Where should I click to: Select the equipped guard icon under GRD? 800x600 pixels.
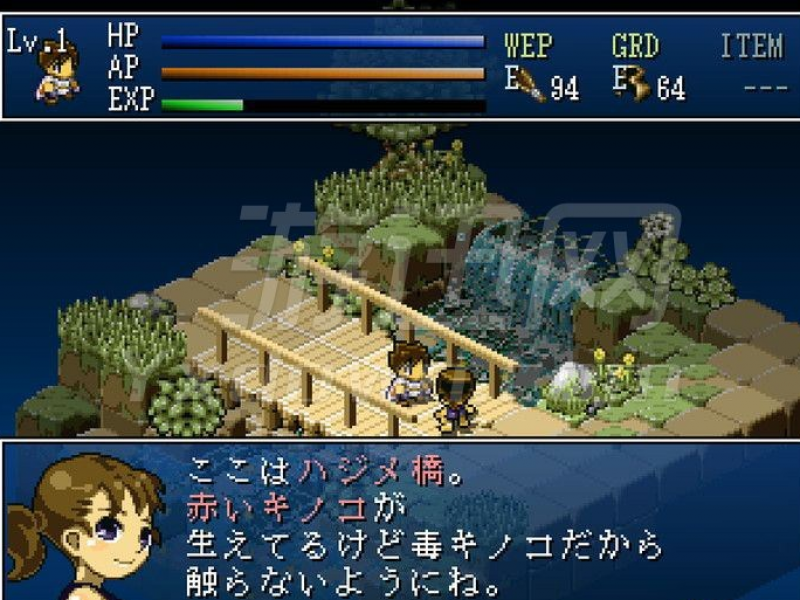point(637,86)
